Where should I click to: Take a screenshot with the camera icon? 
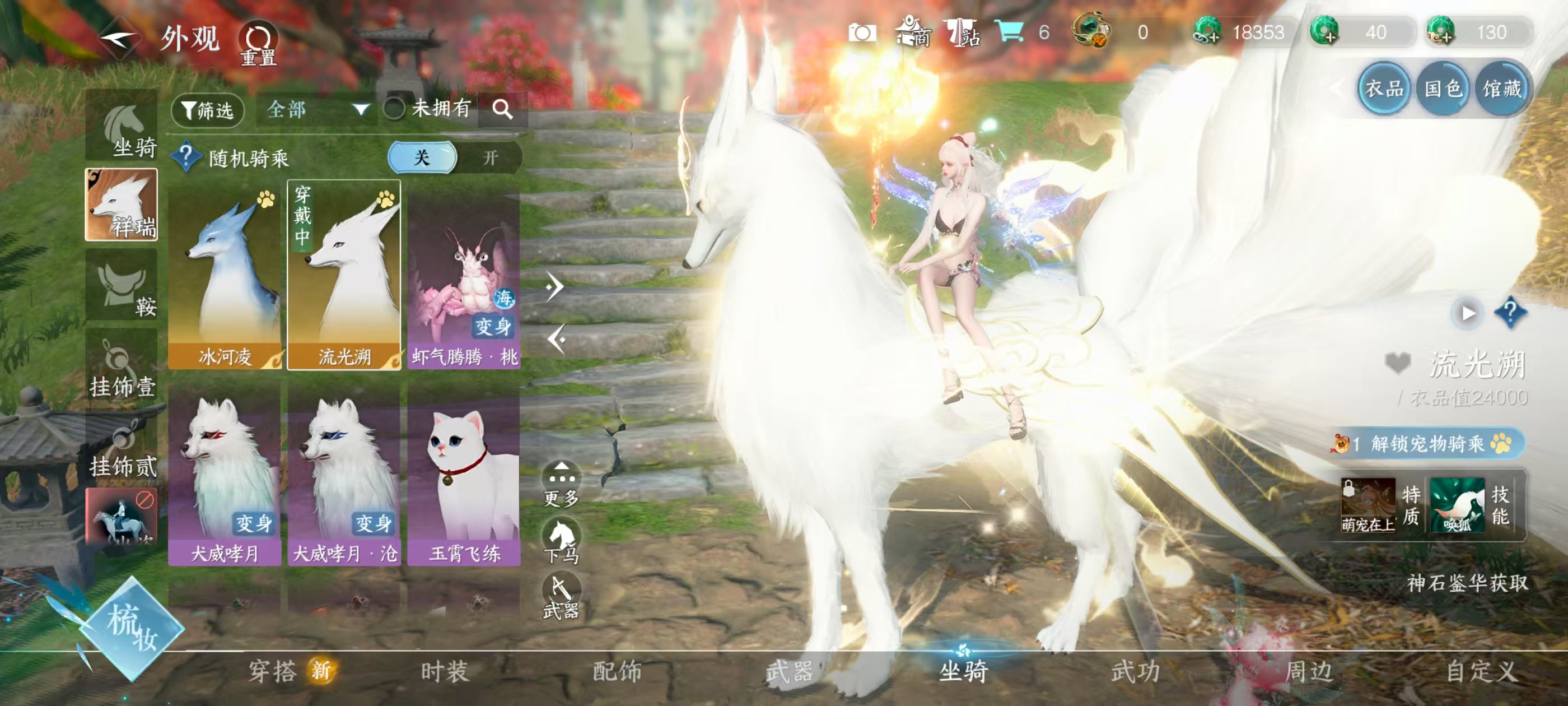[x=862, y=32]
